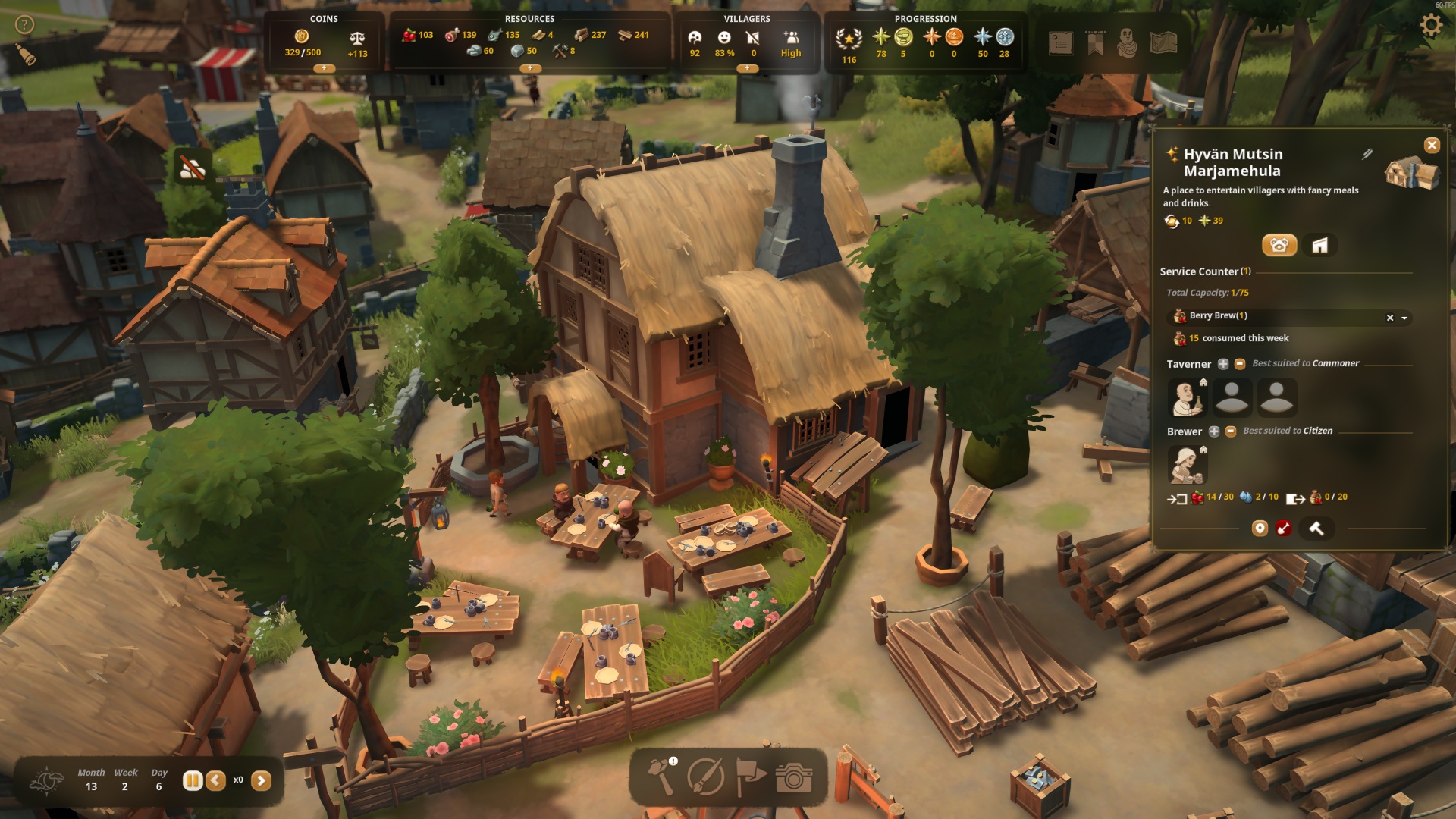Toggle the game pause button
This screenshot has width=1456, height=819.
(192, 780)
